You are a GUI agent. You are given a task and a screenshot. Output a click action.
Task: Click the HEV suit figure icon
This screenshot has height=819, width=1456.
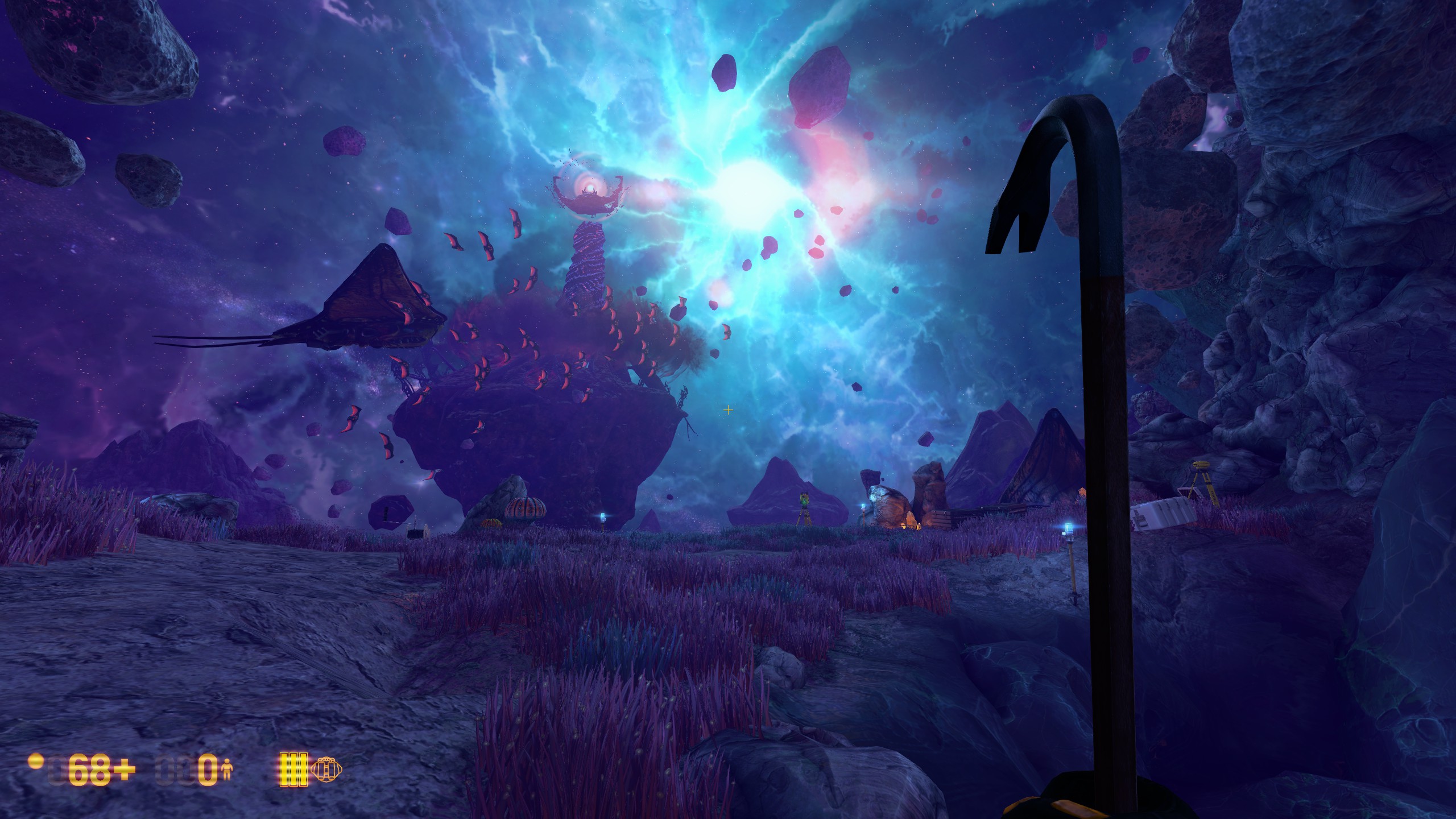point(227,770)
